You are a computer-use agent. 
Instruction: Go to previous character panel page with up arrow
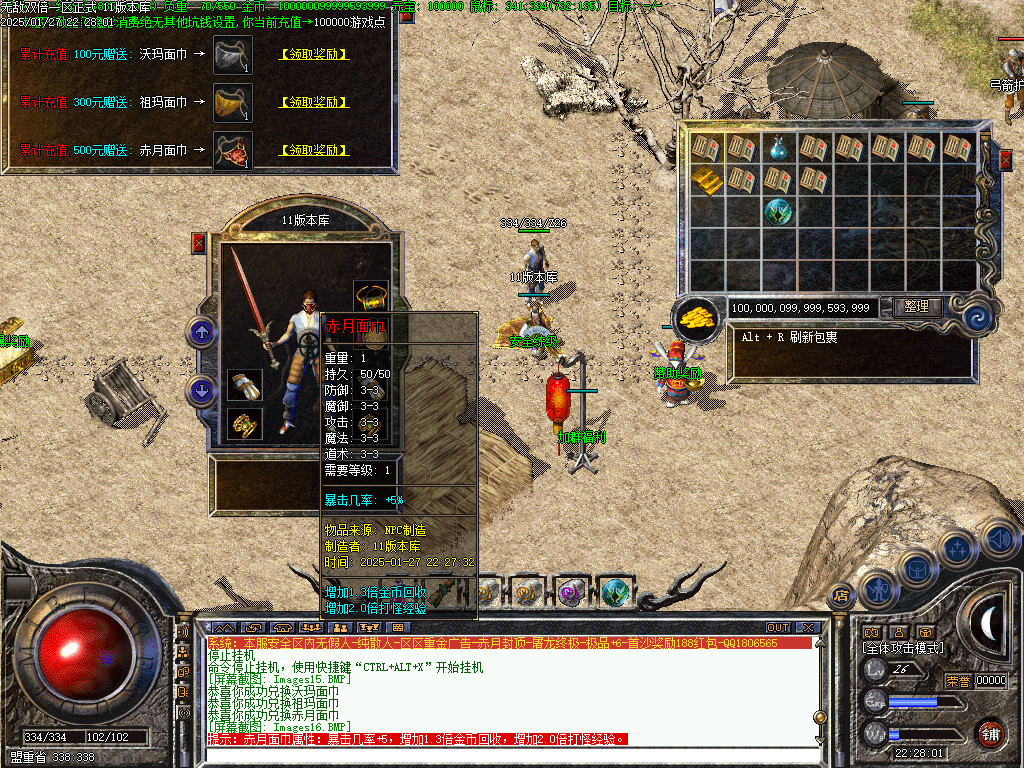203,333
